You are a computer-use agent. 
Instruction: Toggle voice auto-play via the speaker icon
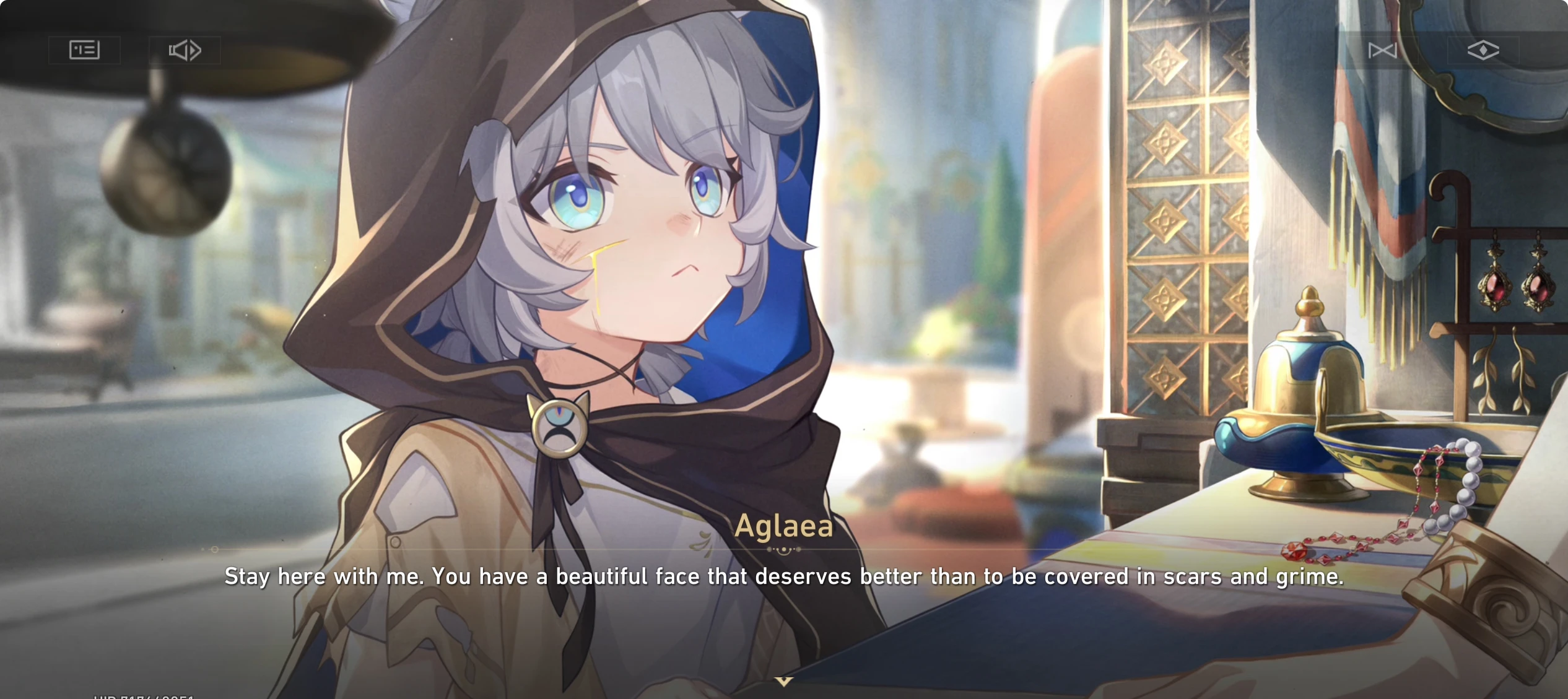coord(185,51)
